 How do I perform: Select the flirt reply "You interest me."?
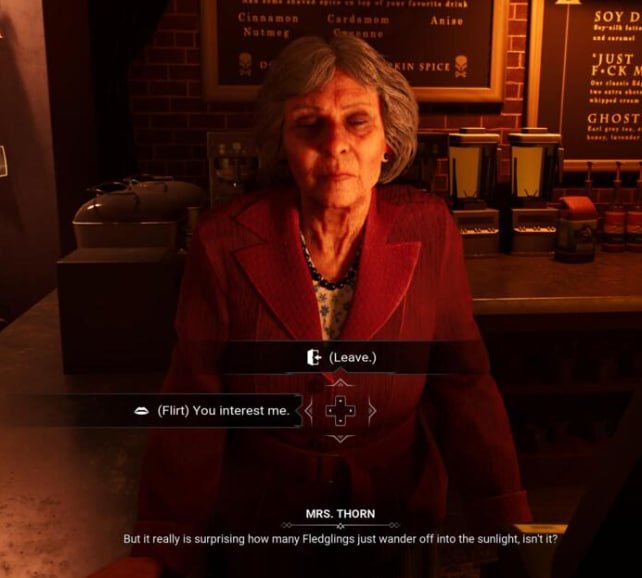(x=222, y=410)
